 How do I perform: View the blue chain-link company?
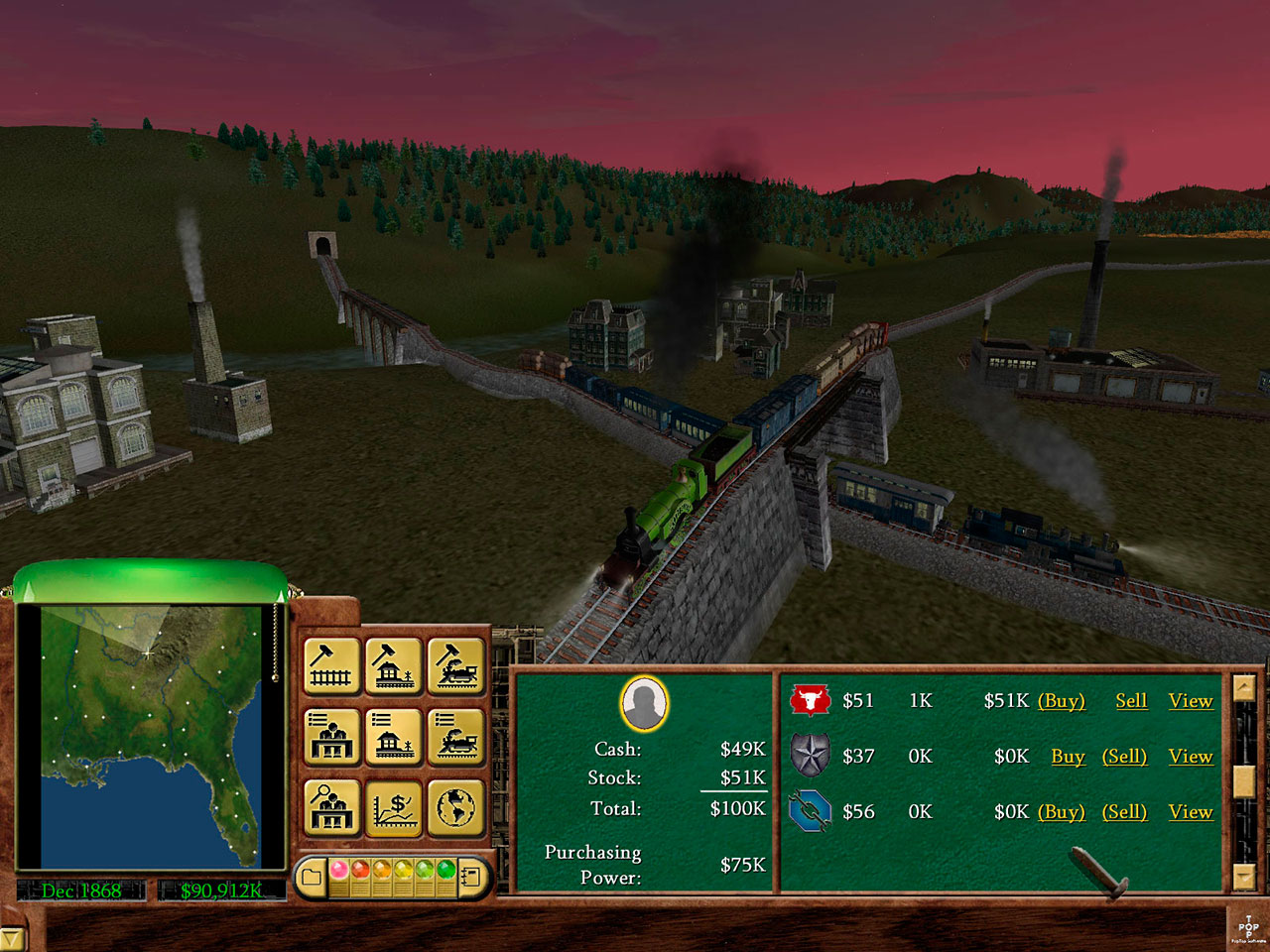(1190, 812)
